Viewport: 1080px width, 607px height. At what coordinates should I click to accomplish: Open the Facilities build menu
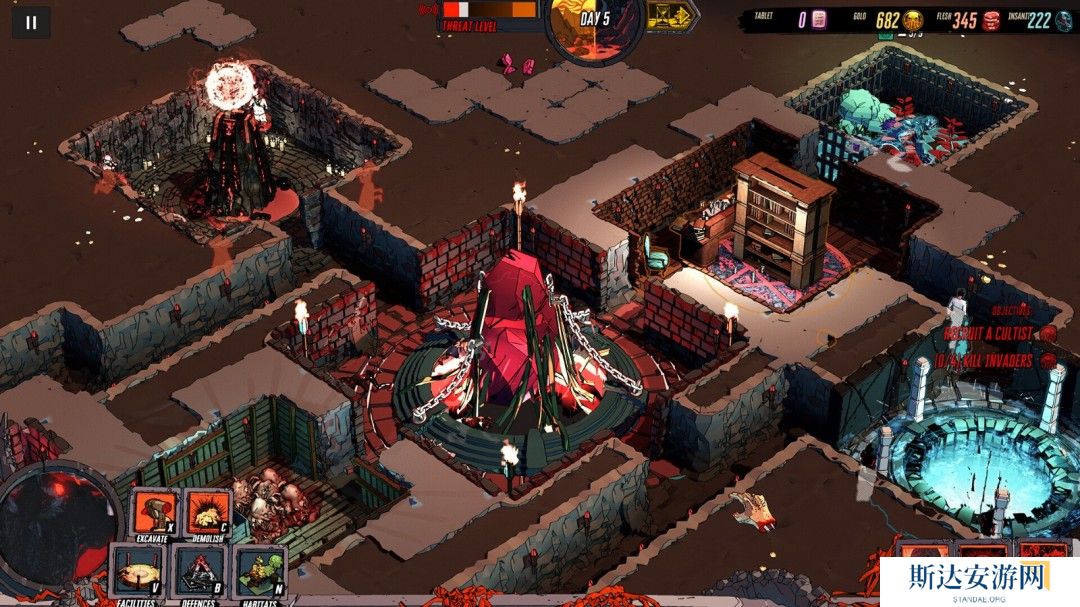tap(138, 571)
